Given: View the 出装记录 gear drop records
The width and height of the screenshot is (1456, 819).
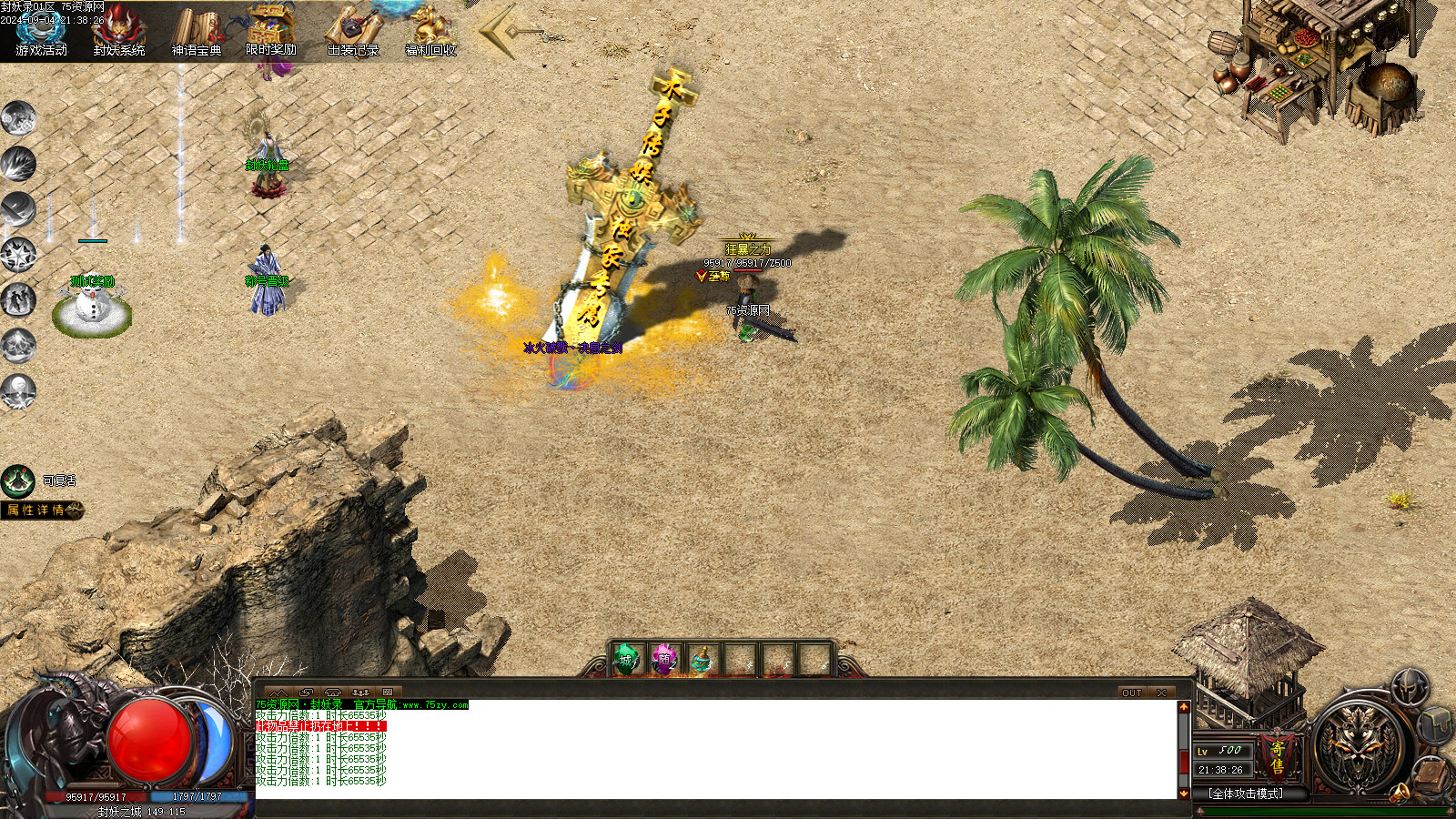Looking at the screenshot, I should coord(353,30).
